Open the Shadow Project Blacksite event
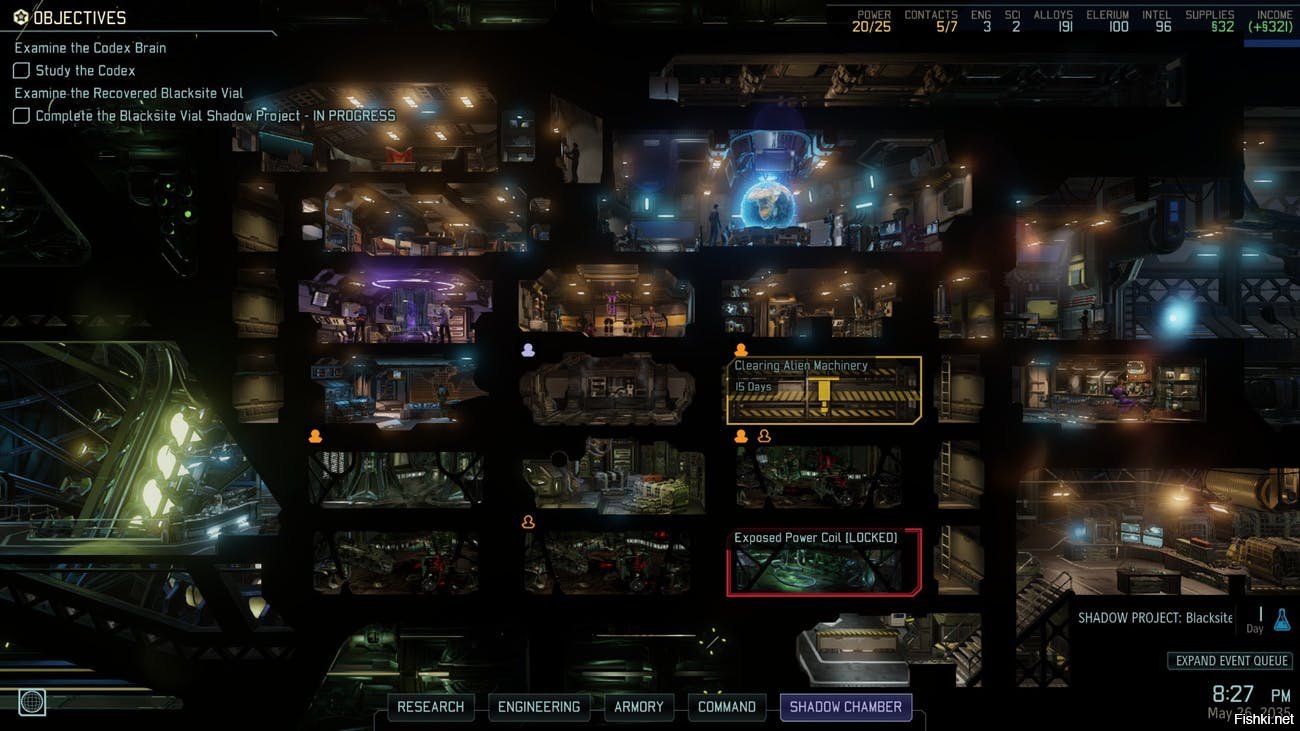The height and width of the screenshot is (731, 1300). (1155, 618)
